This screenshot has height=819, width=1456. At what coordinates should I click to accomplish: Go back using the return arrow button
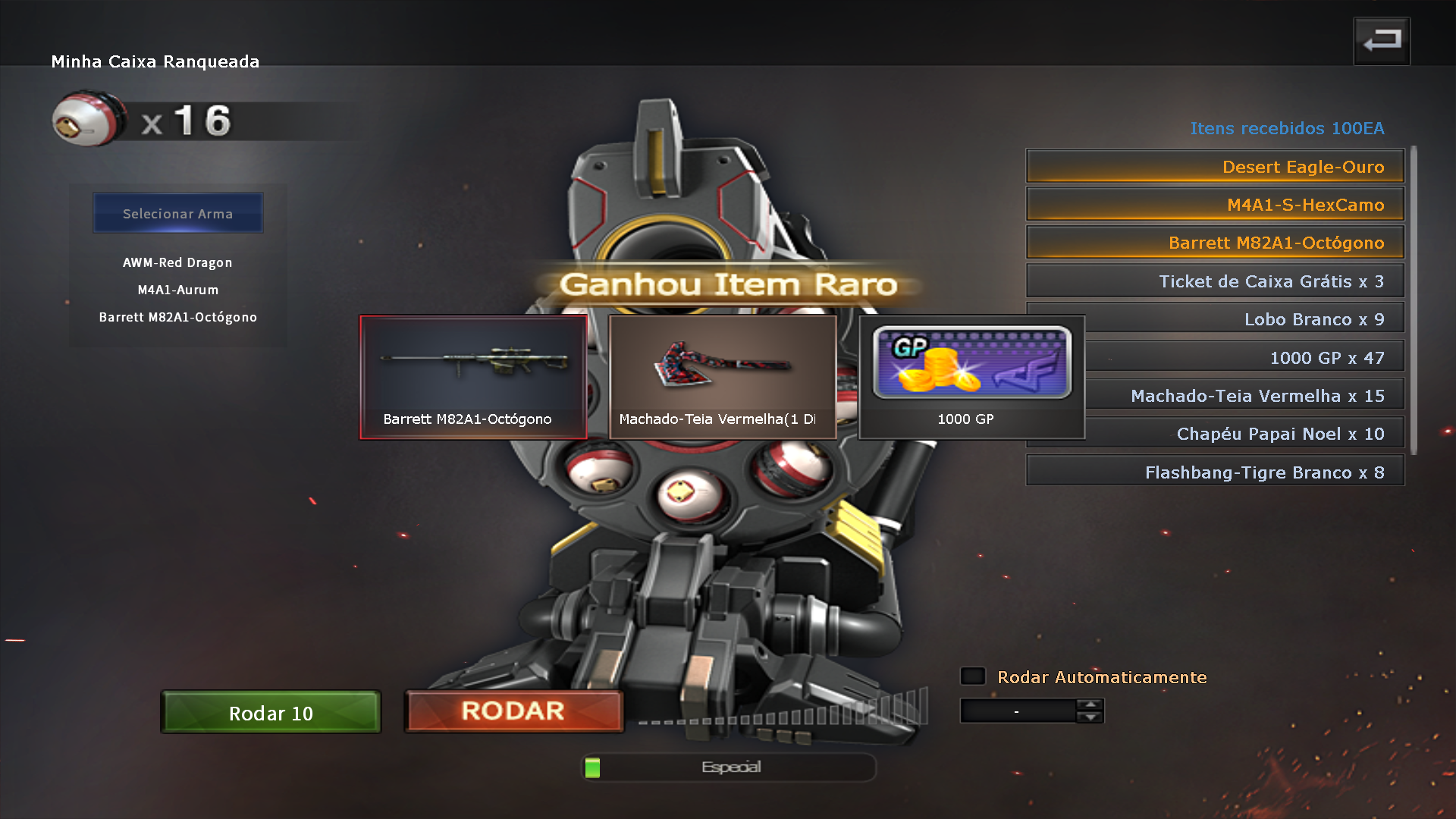(x=1381, y=41)
